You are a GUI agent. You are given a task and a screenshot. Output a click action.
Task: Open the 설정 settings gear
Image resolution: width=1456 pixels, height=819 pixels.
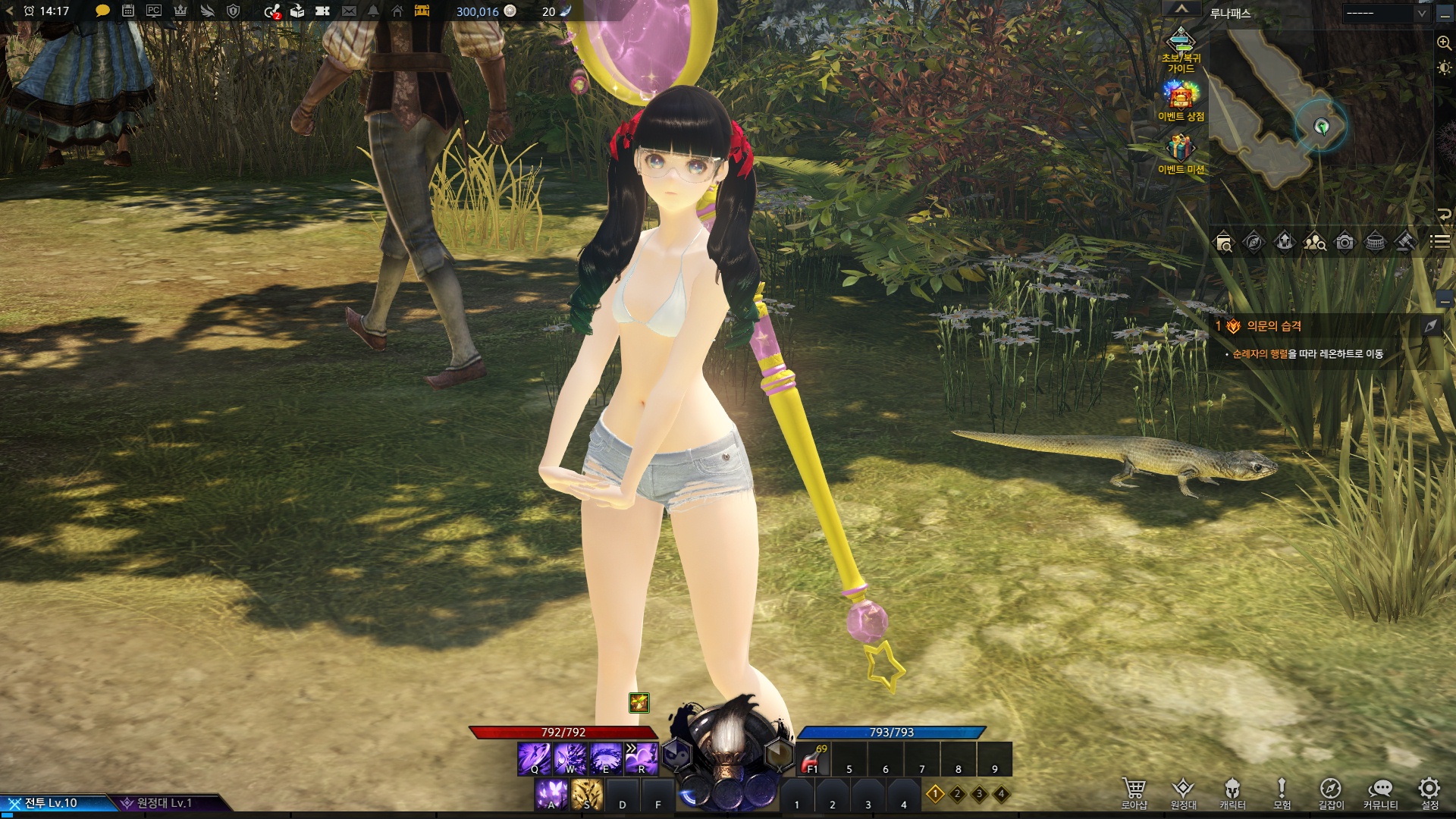click(x=1429, y=789)
